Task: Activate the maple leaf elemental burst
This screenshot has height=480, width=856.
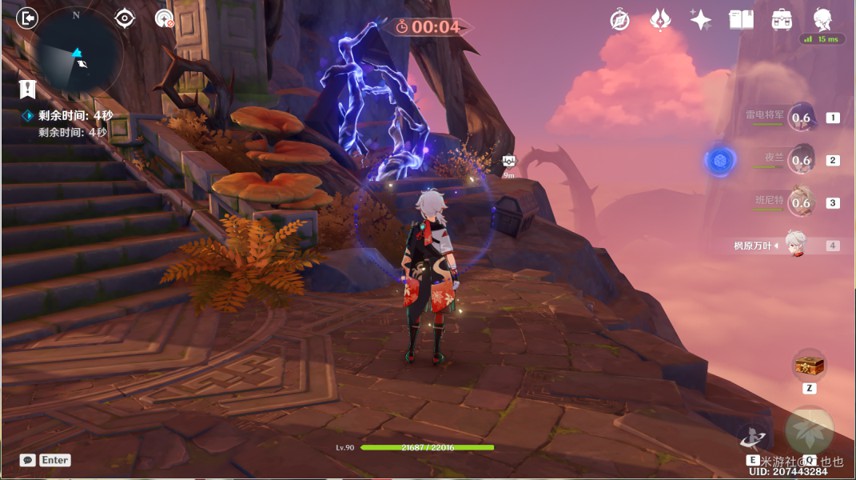Action: click(808, 431)
